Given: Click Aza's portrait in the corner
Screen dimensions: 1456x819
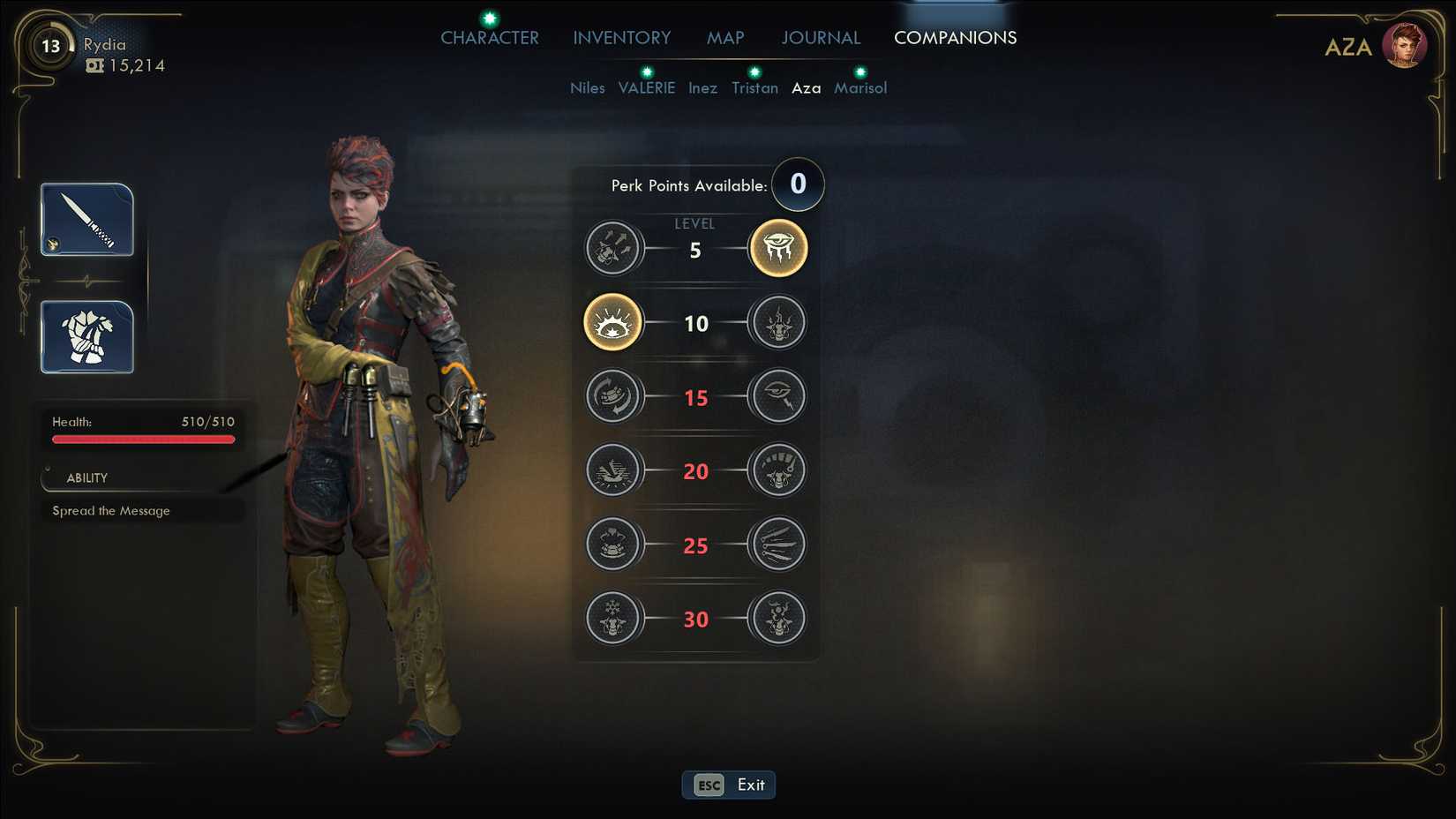Looking at the screenshot, I should click(x=1404, y=46).
